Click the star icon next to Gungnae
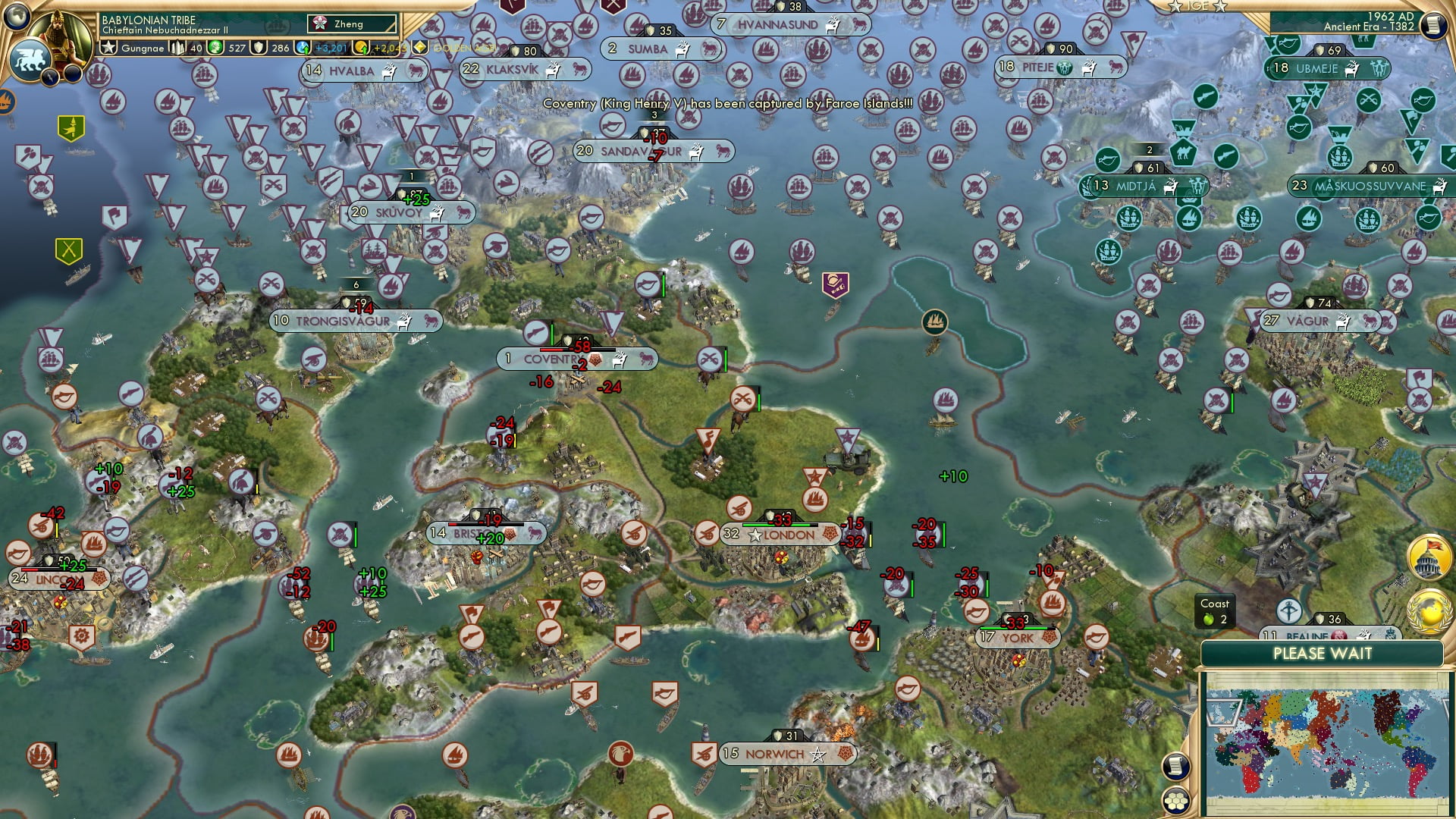 tap(108, 47)
